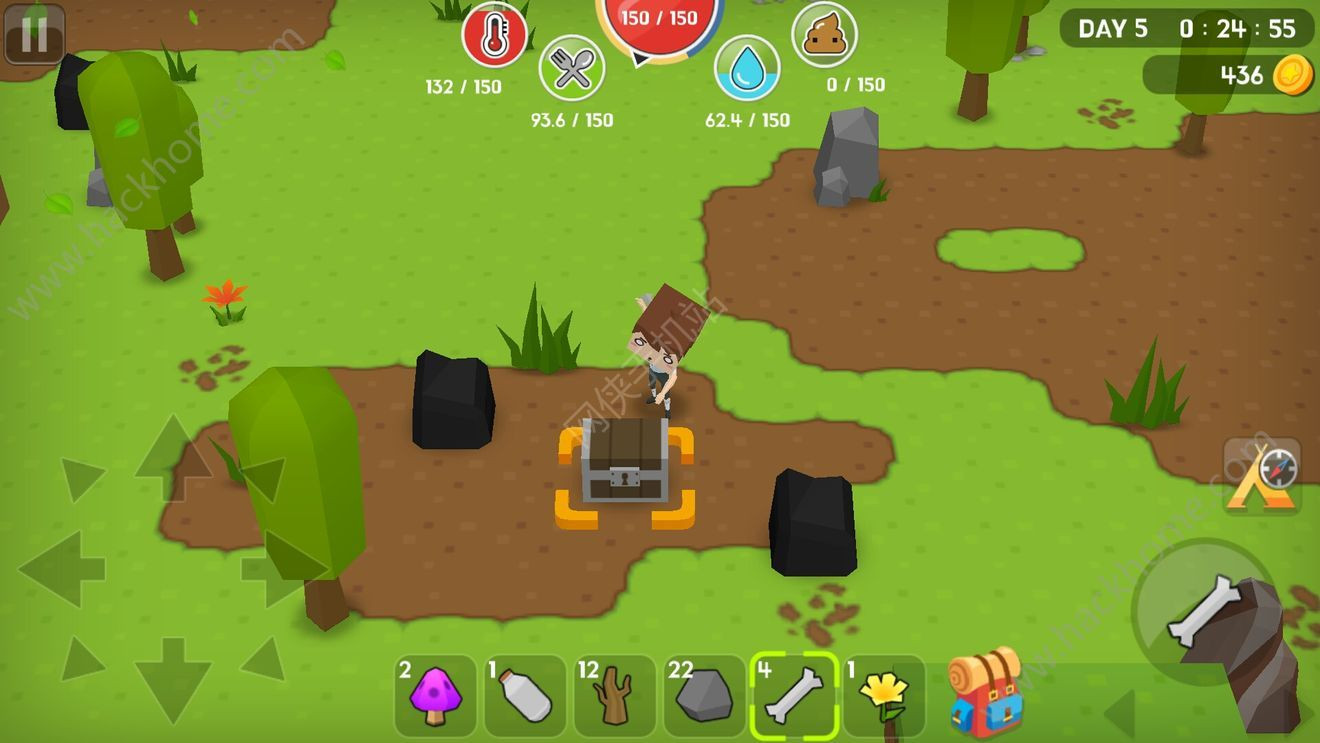Tap the brown poop status icon
This screenshot has height=743, width=1320.
[824, 35]
